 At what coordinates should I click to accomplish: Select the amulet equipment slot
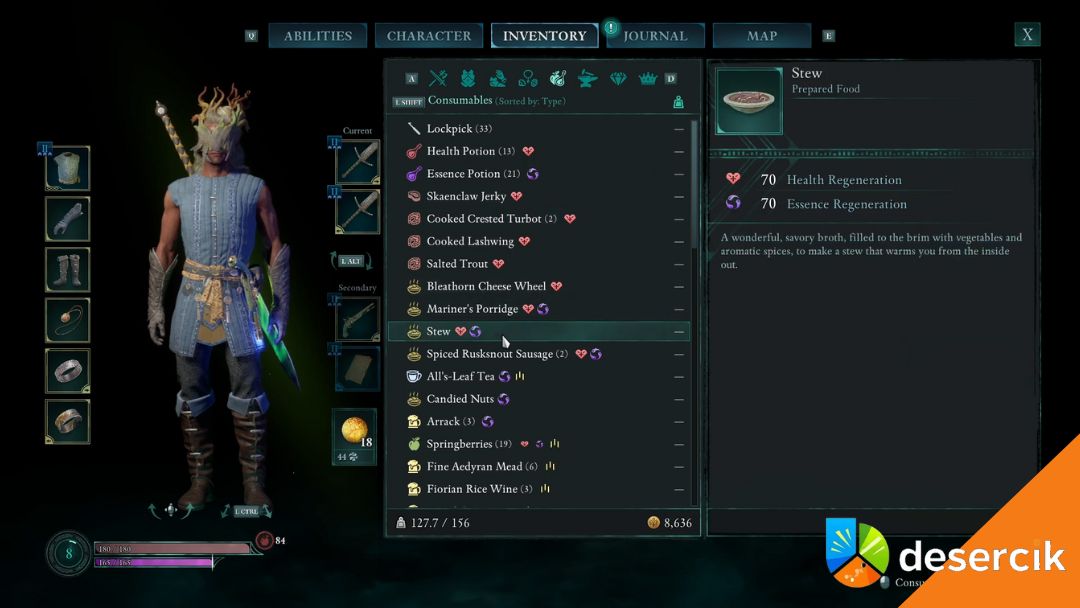coord(68,320)
